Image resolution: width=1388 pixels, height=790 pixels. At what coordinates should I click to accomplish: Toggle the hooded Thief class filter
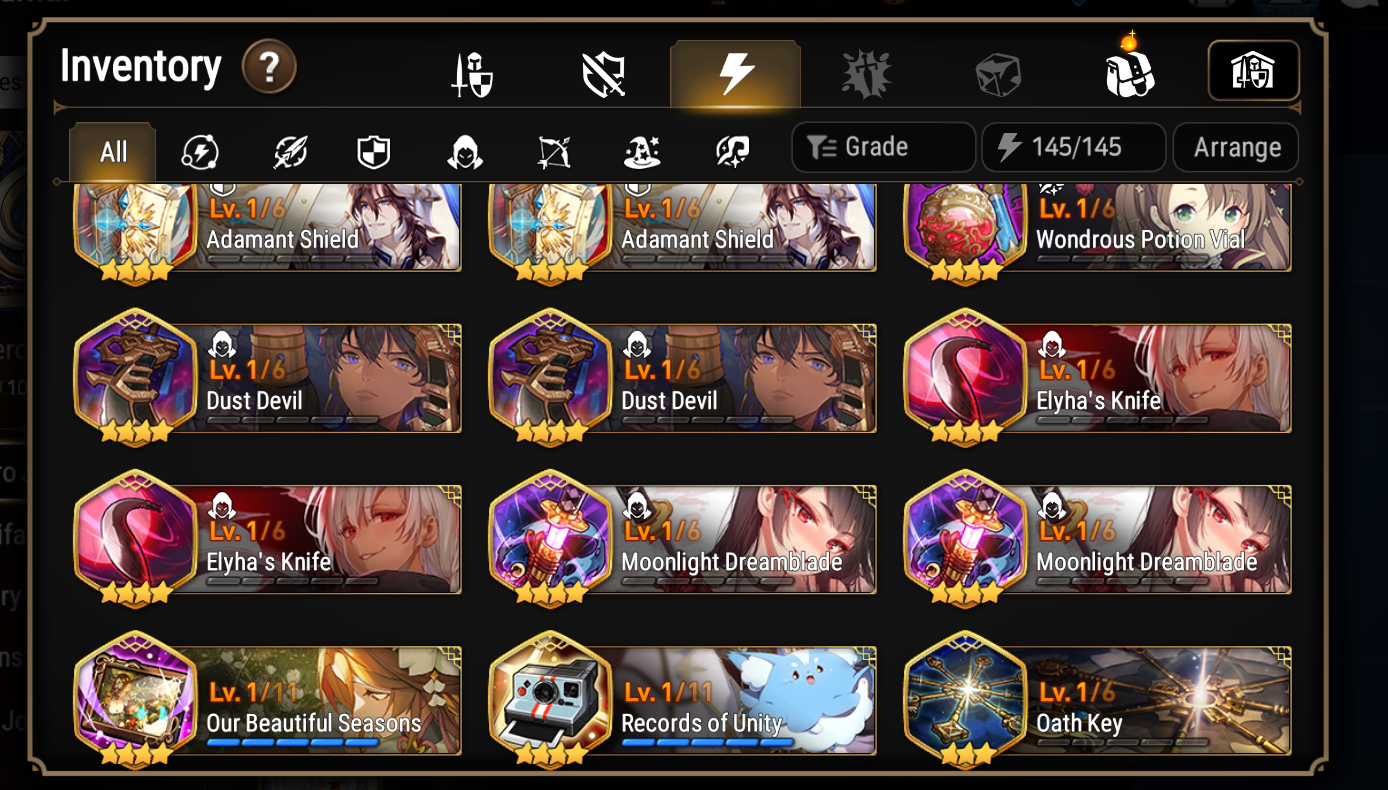pos(464,150)
